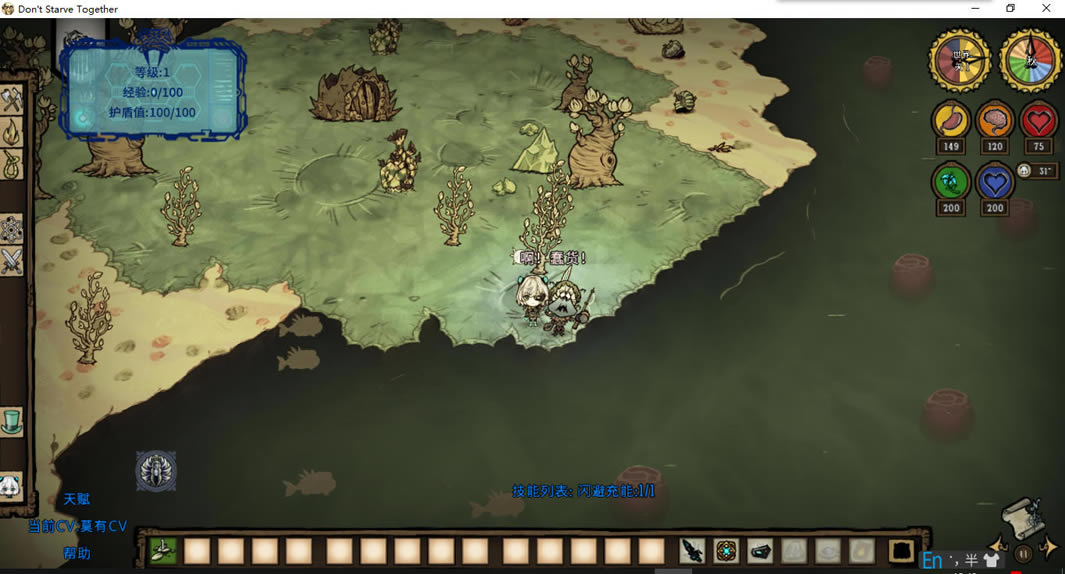Image resolution: width=1065 pixels, height=574 pixels.
Task: Rotate the camera with the right arrow
Action: tap(1047, 548)
